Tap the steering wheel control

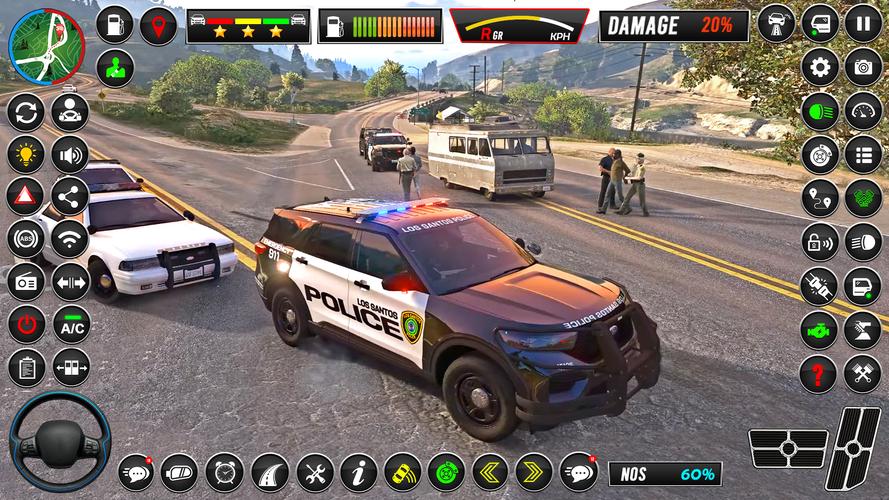[x=60, y=441]
